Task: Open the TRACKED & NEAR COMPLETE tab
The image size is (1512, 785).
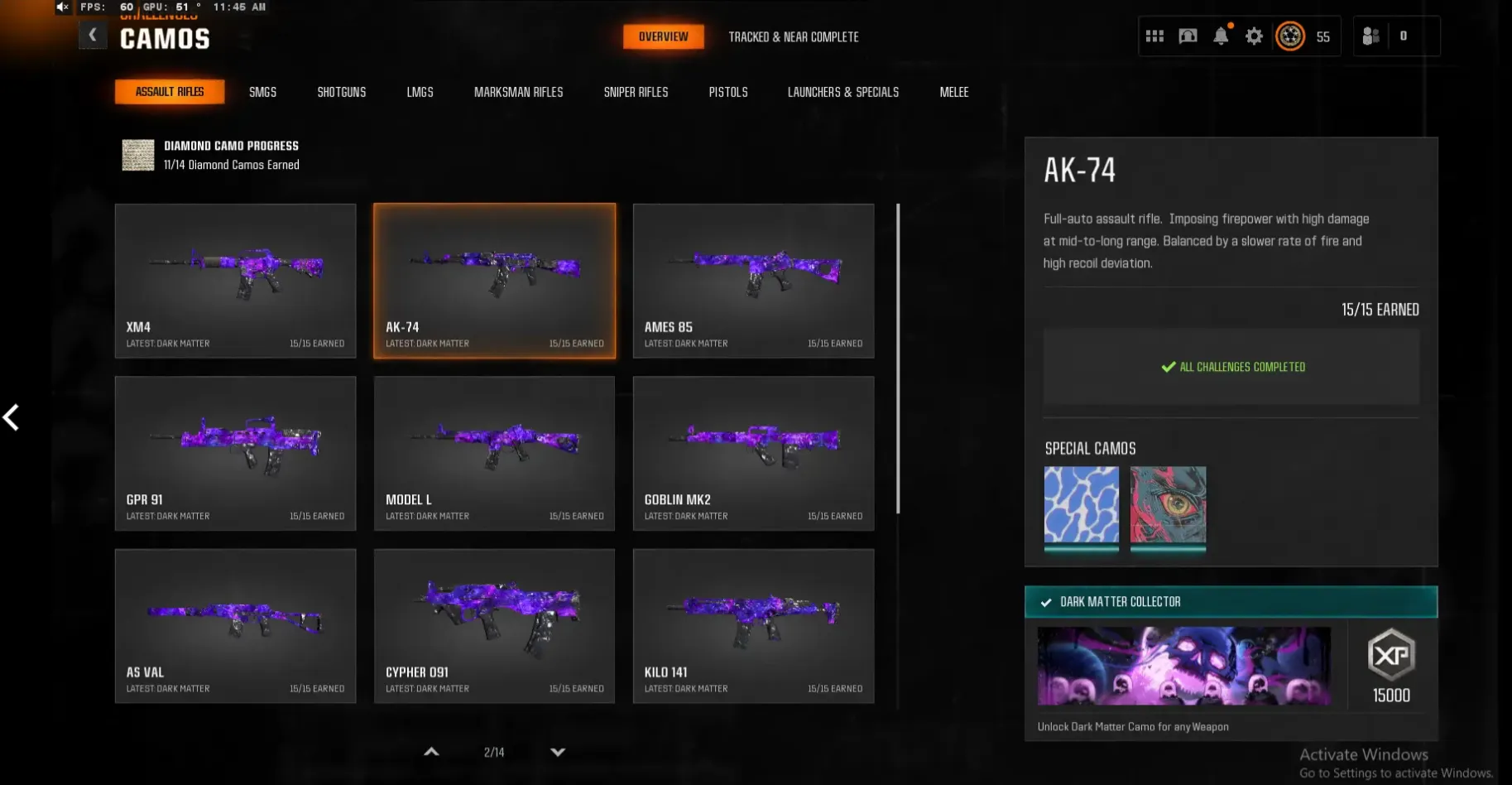Action: tap(794, 36)
